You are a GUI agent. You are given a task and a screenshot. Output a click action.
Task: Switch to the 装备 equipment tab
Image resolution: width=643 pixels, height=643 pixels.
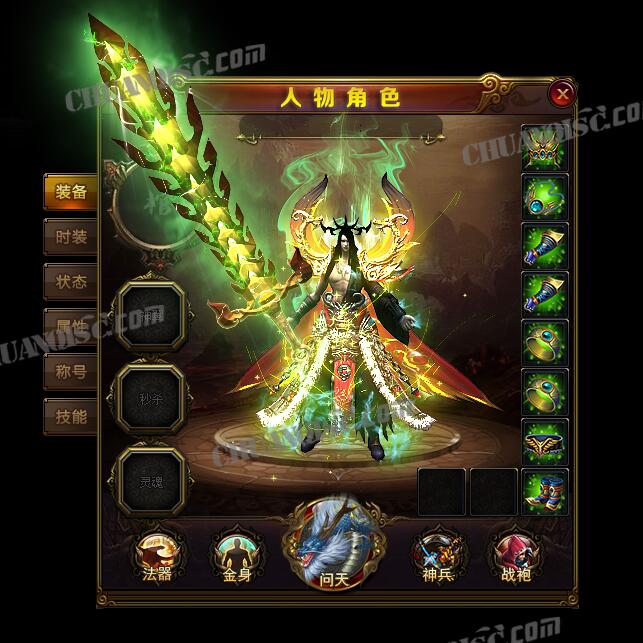[71, 192]
